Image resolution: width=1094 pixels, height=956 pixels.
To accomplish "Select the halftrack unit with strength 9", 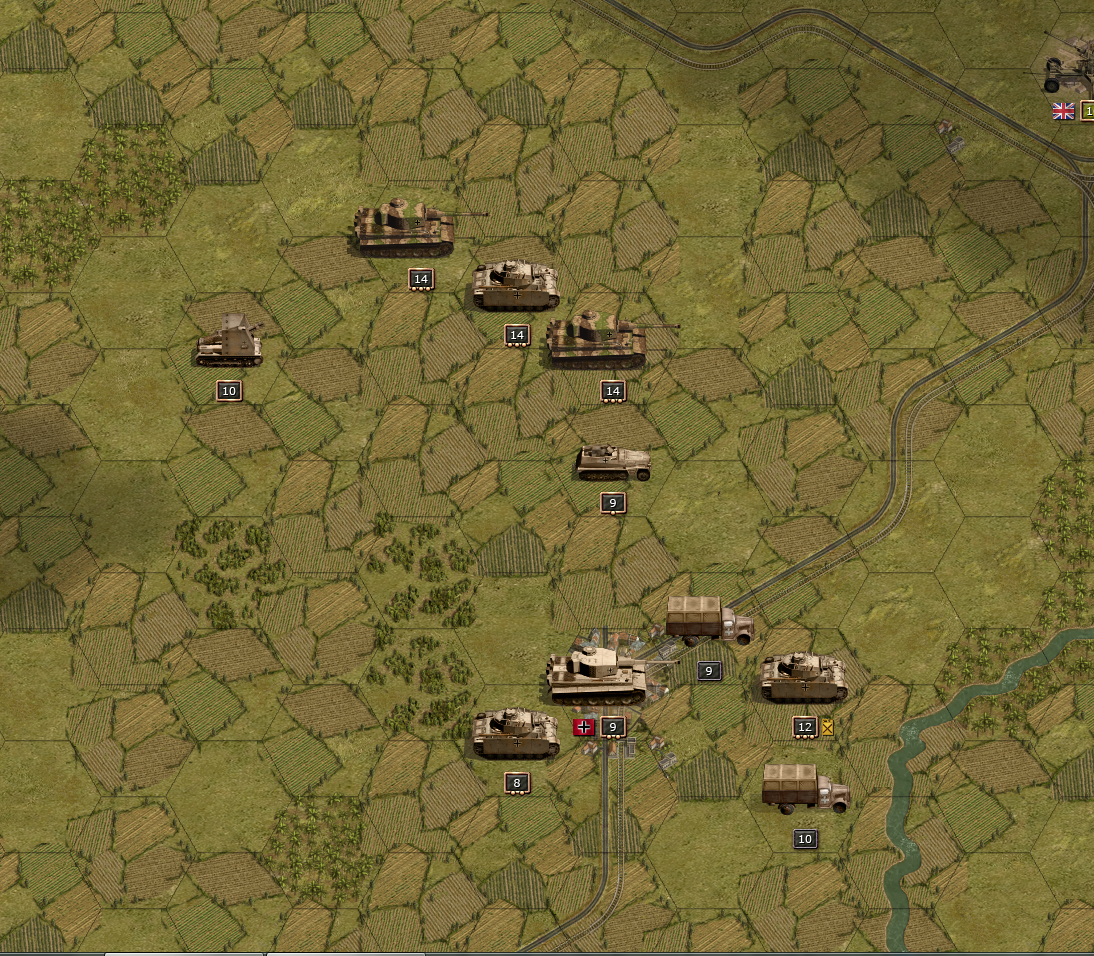I will point(613,462).
